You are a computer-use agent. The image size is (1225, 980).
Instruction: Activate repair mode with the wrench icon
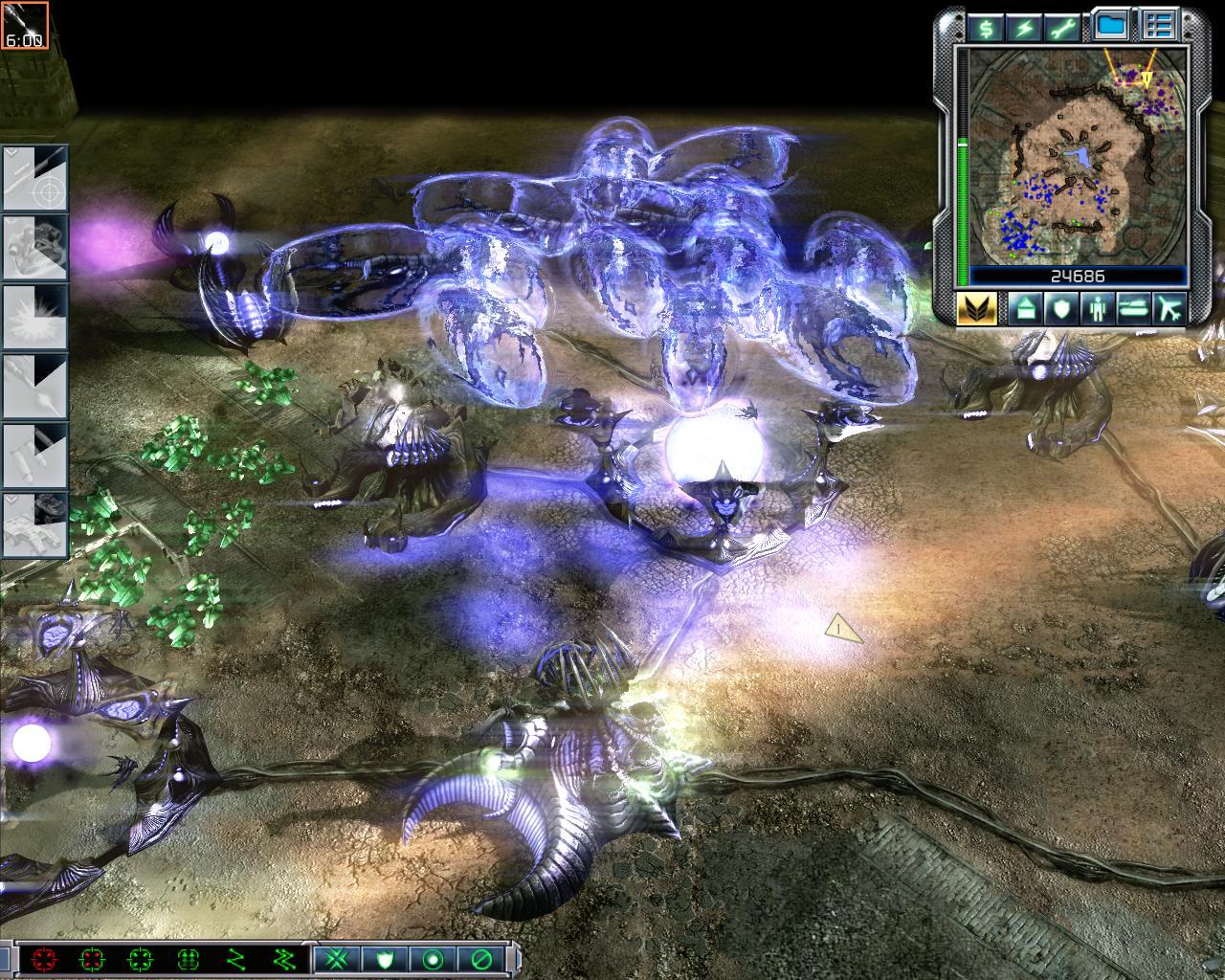click(1065, 28)
